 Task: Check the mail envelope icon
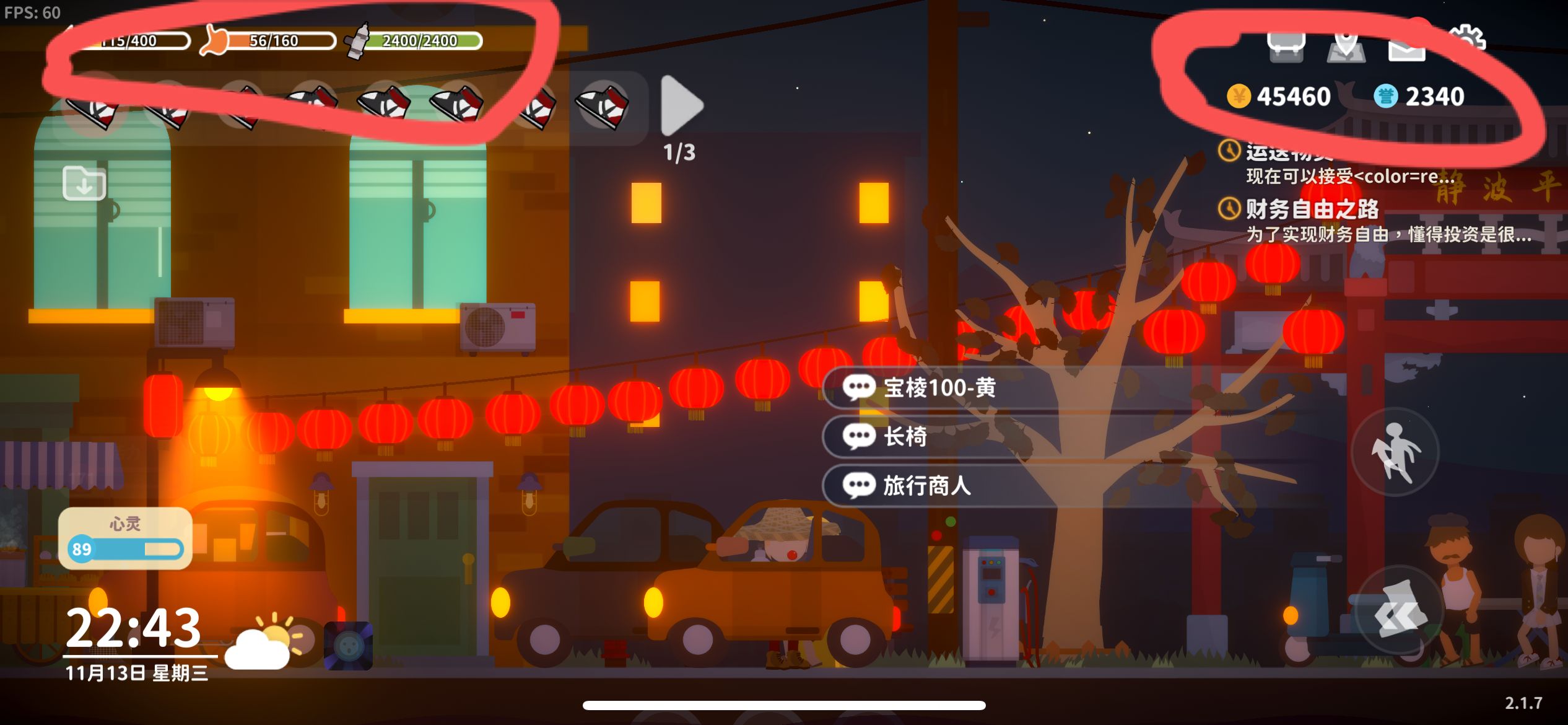(1406, 46)
